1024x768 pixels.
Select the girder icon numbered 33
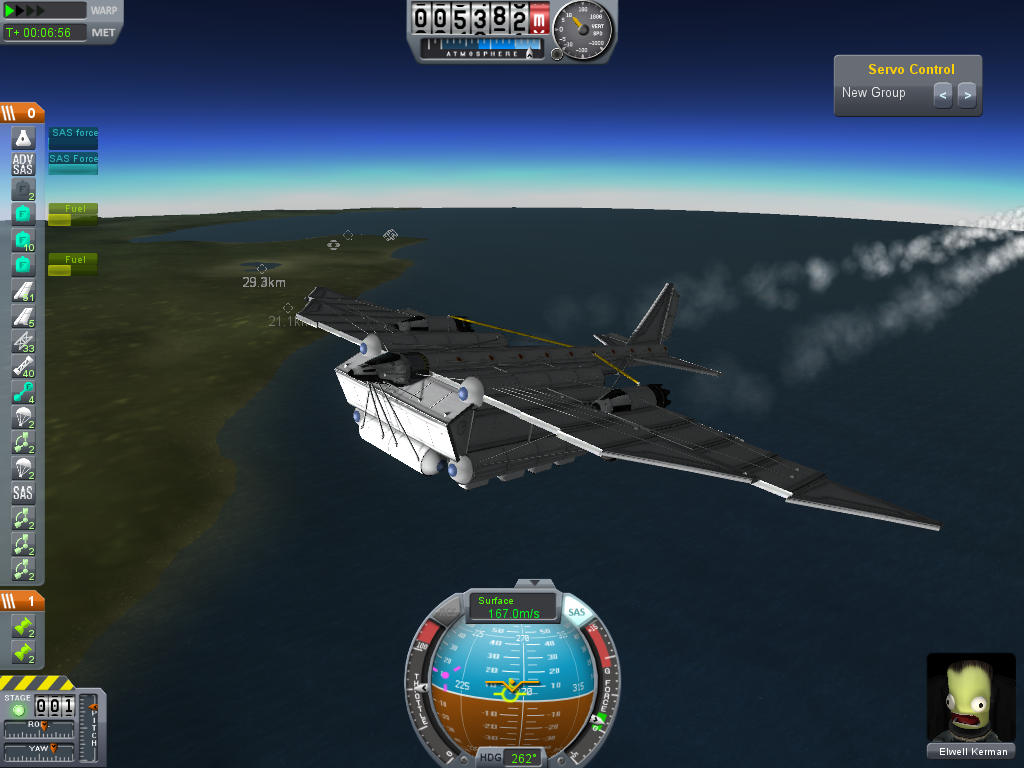[23, 342]
